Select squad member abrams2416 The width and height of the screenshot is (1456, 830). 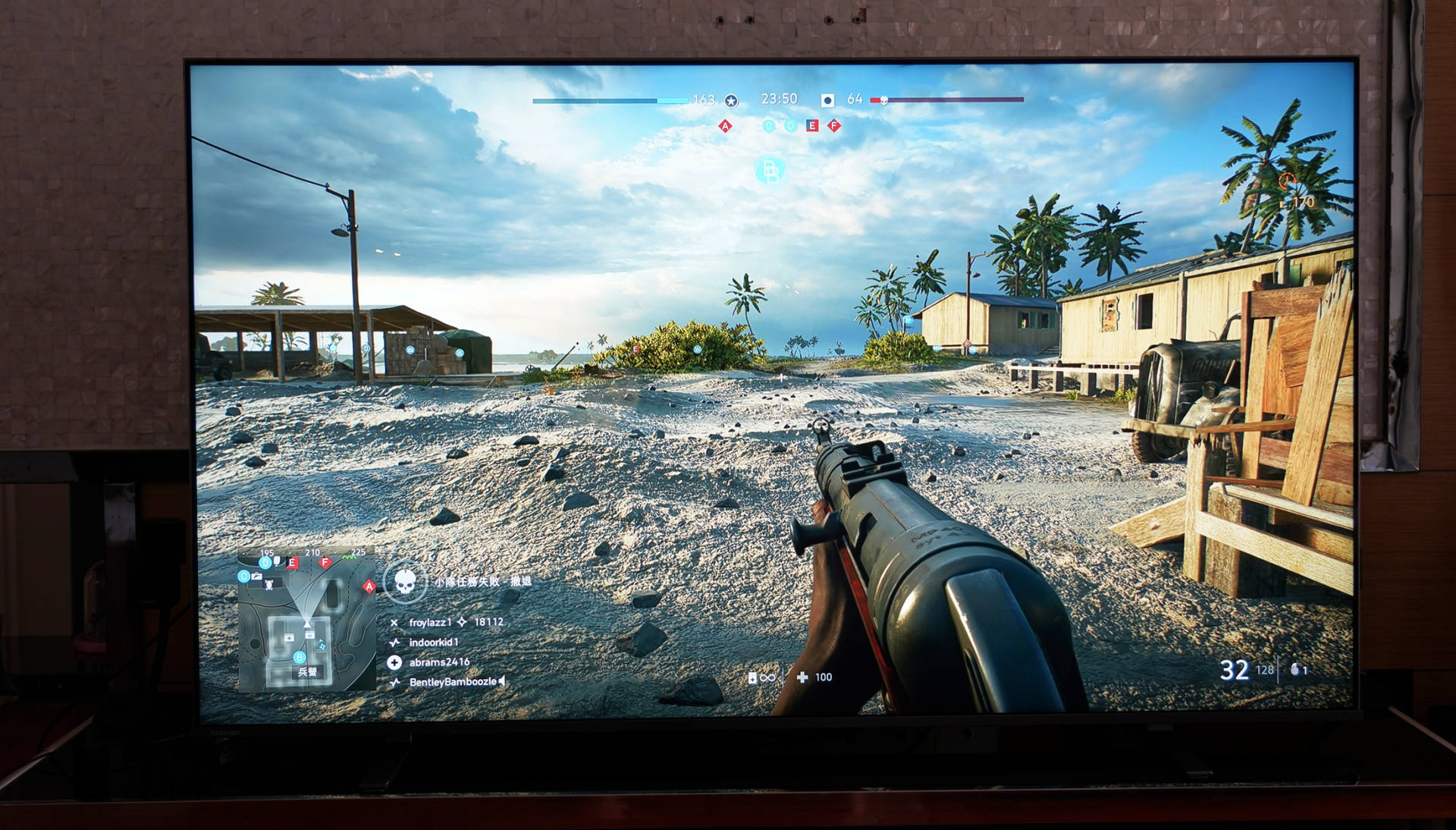(439, 662)
